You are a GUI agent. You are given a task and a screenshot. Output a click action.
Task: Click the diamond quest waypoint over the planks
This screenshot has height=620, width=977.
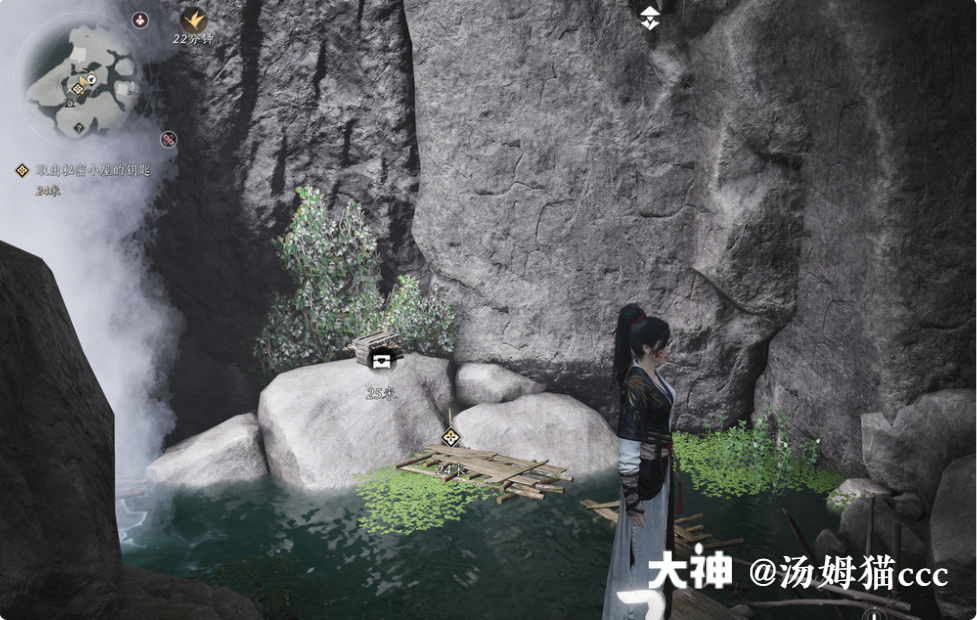pos(451,437)
